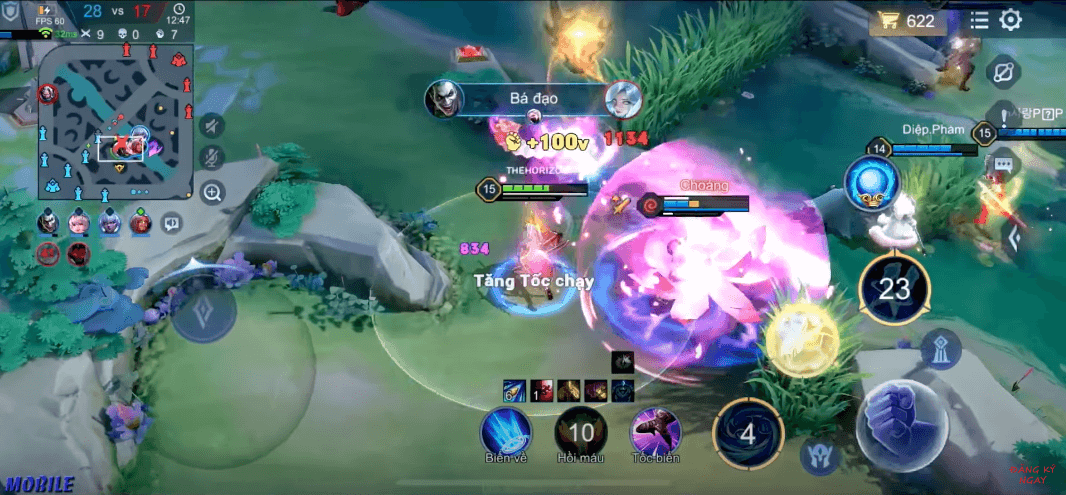Activate the Biến về recall spell
1066x495 pixels.
[x=506, y=432]
